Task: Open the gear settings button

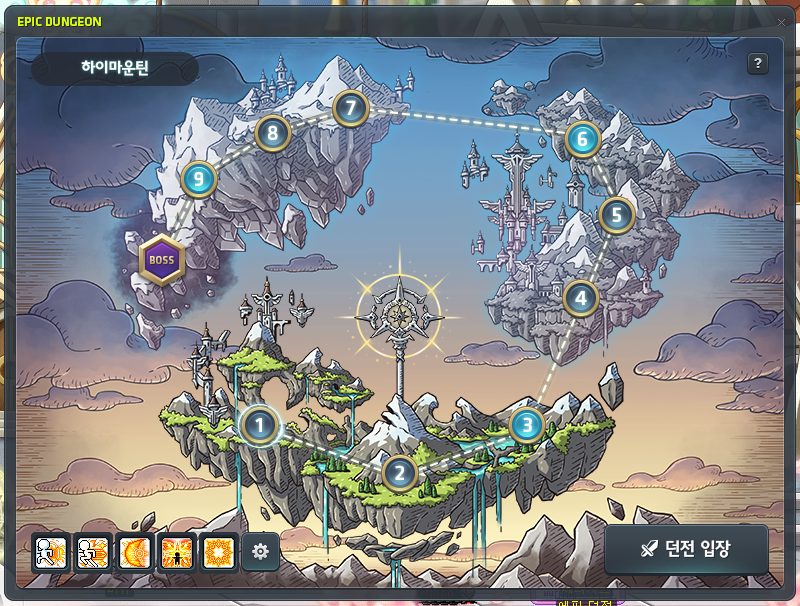Action: (261, 551)
